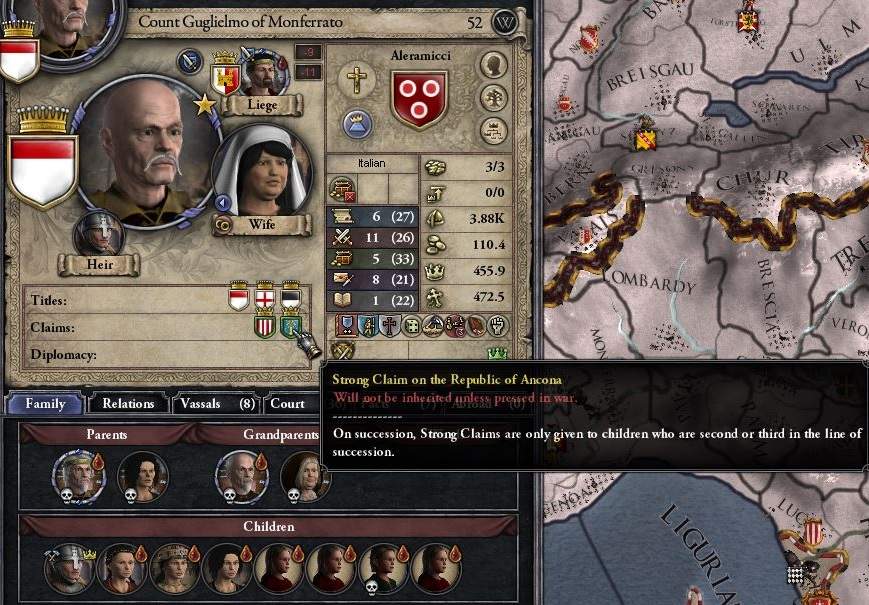Select the father's portrait under Parents
Image resolution: width=869 pixels, height=605 pixels.
pos(80,476)
